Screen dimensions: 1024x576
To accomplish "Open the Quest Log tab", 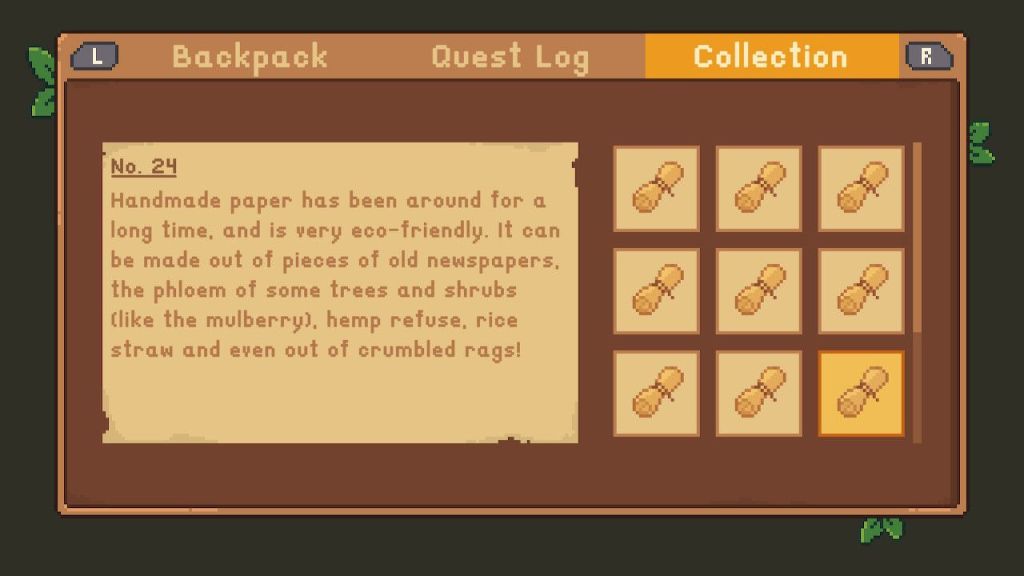I will [510, 57].
